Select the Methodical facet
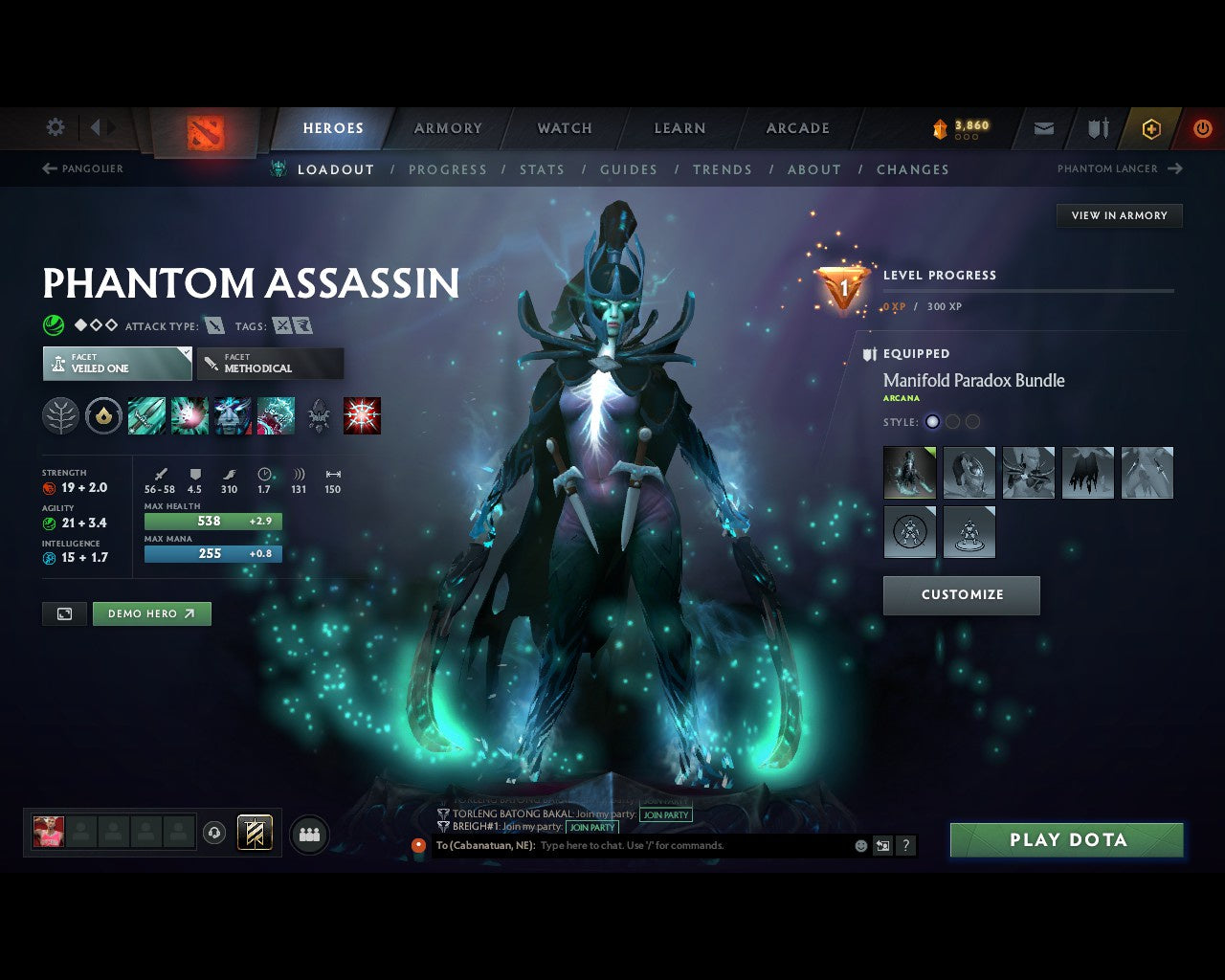 (x=270, y=364)
